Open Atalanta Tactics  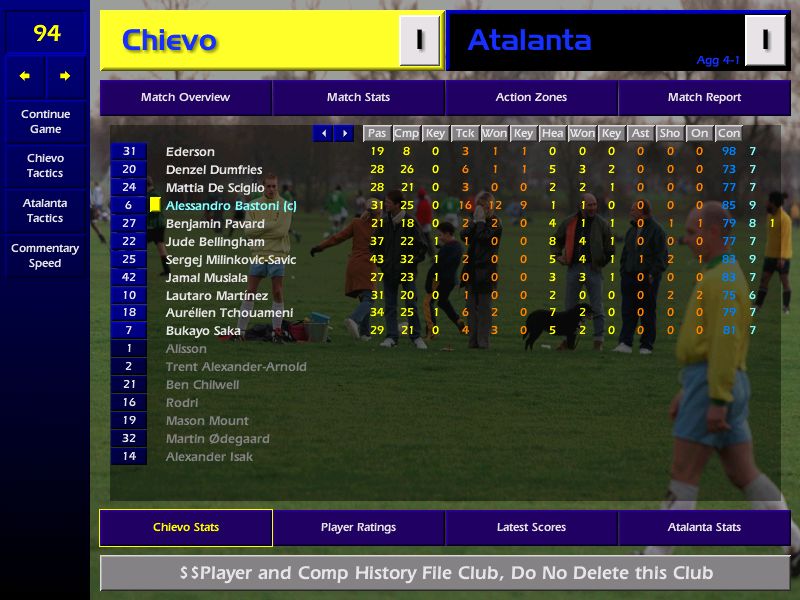point(45,211)
